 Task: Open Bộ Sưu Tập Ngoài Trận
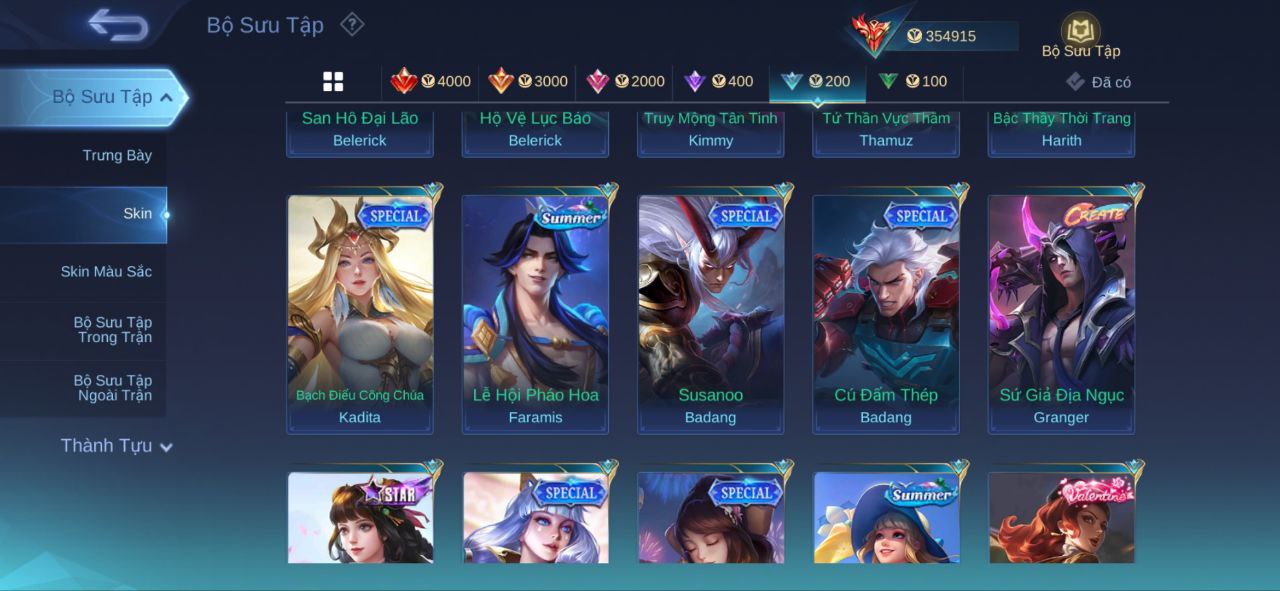(112, 388)
